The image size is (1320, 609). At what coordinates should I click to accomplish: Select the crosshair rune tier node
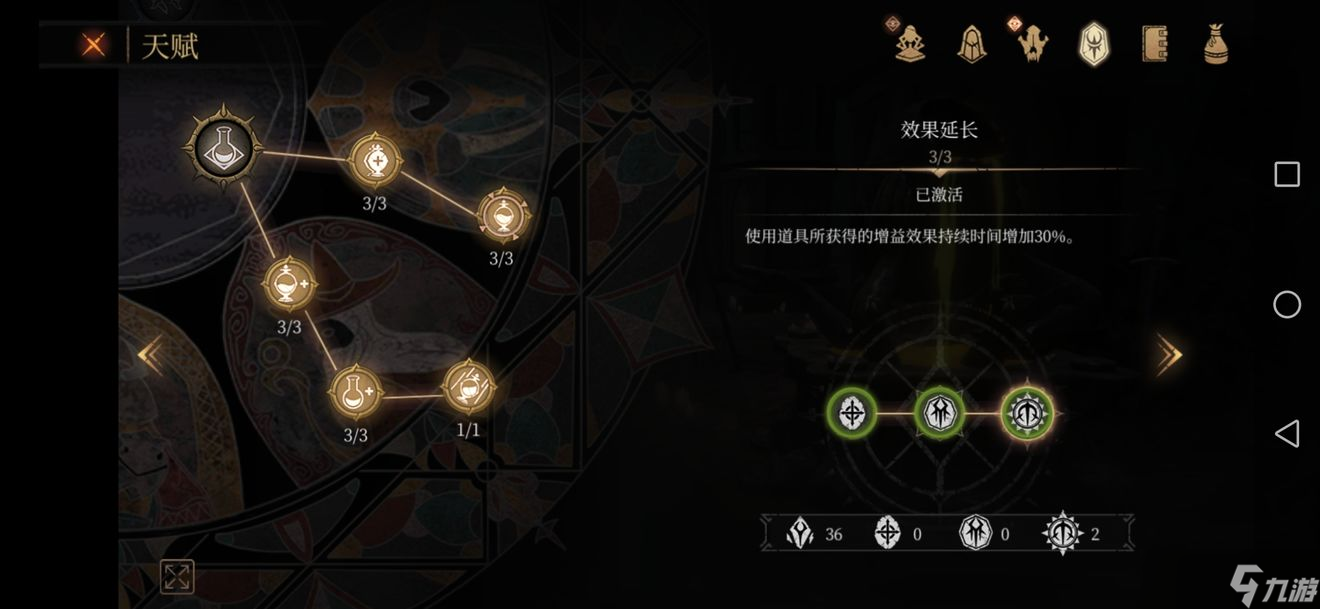(x=852, y=411)
